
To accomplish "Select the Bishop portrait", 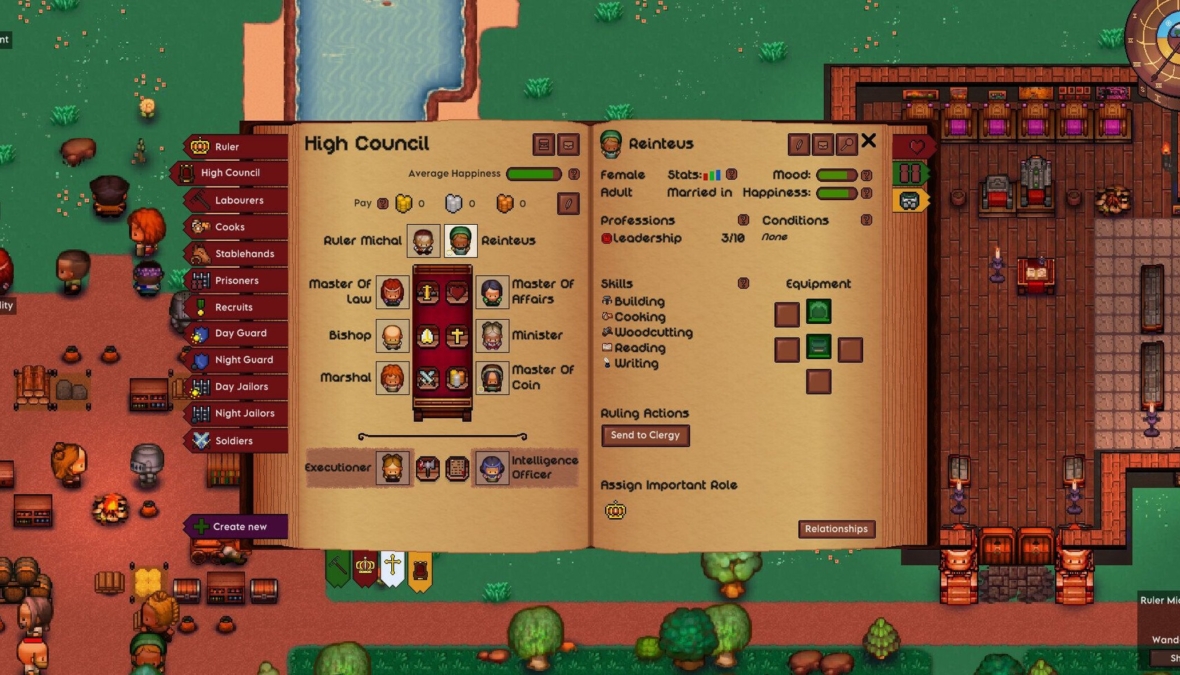I will point(393,336).
